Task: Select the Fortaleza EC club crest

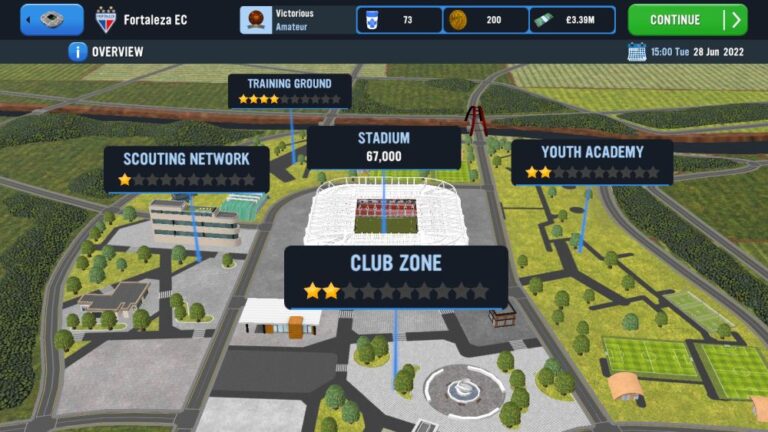Action: click(105, 19)
